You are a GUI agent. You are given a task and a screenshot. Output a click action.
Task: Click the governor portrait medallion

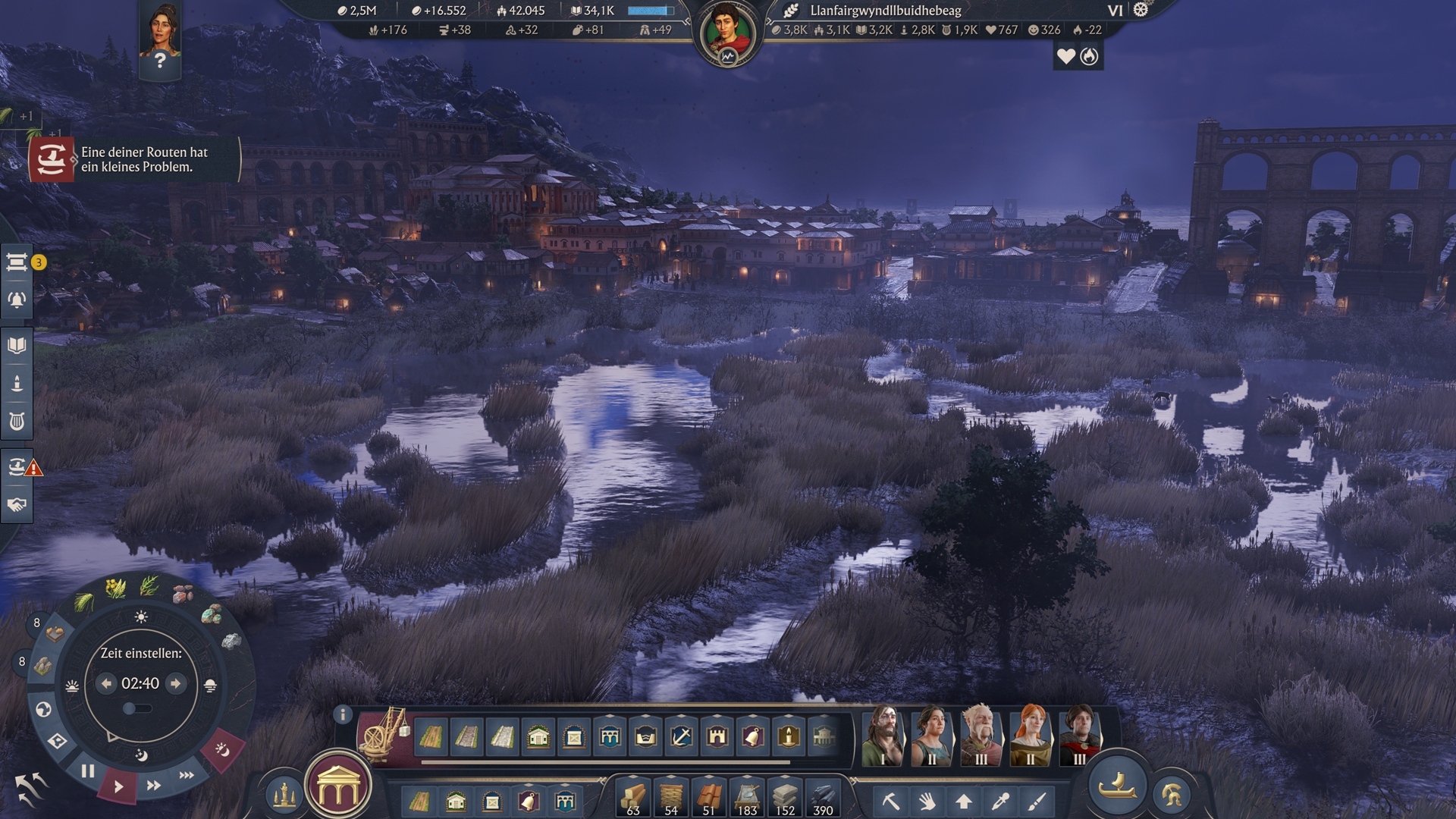tap(727, 34)
